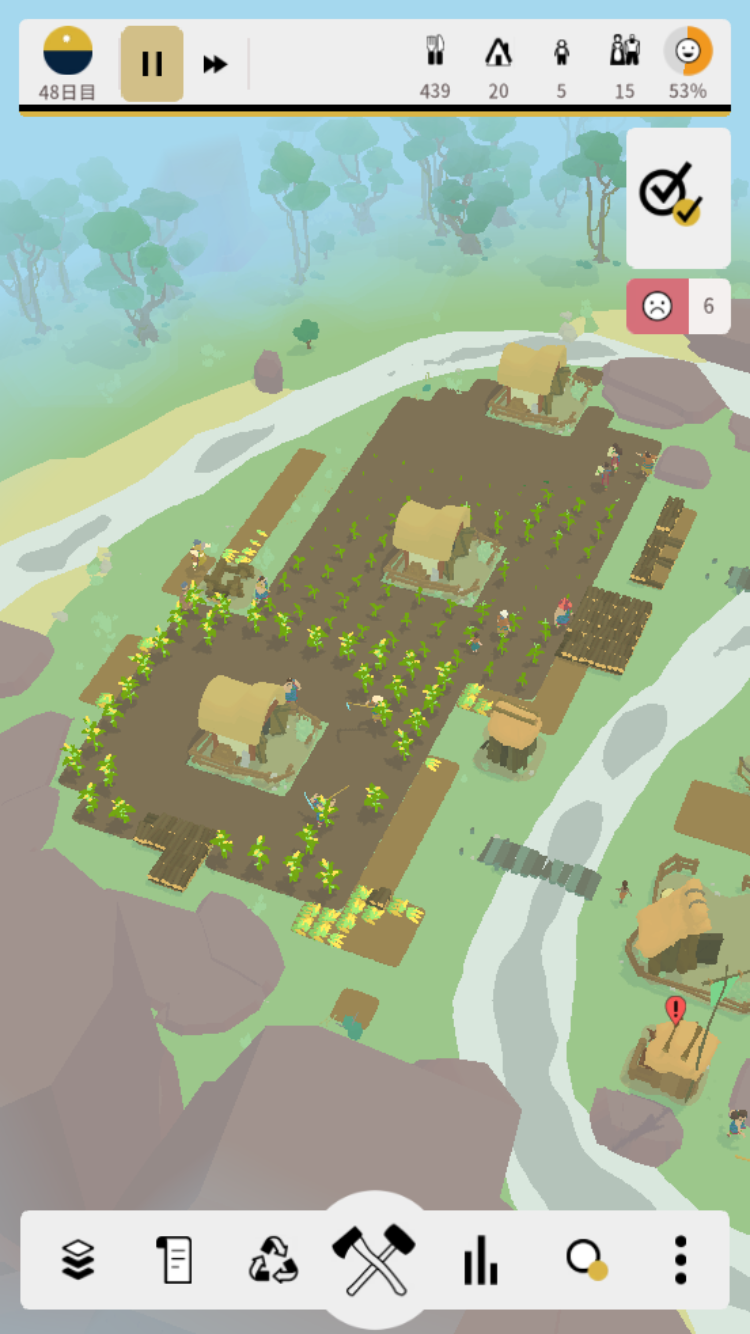Show the six unhappy villagers alert
750x1334 pixels.
point(678,306)
